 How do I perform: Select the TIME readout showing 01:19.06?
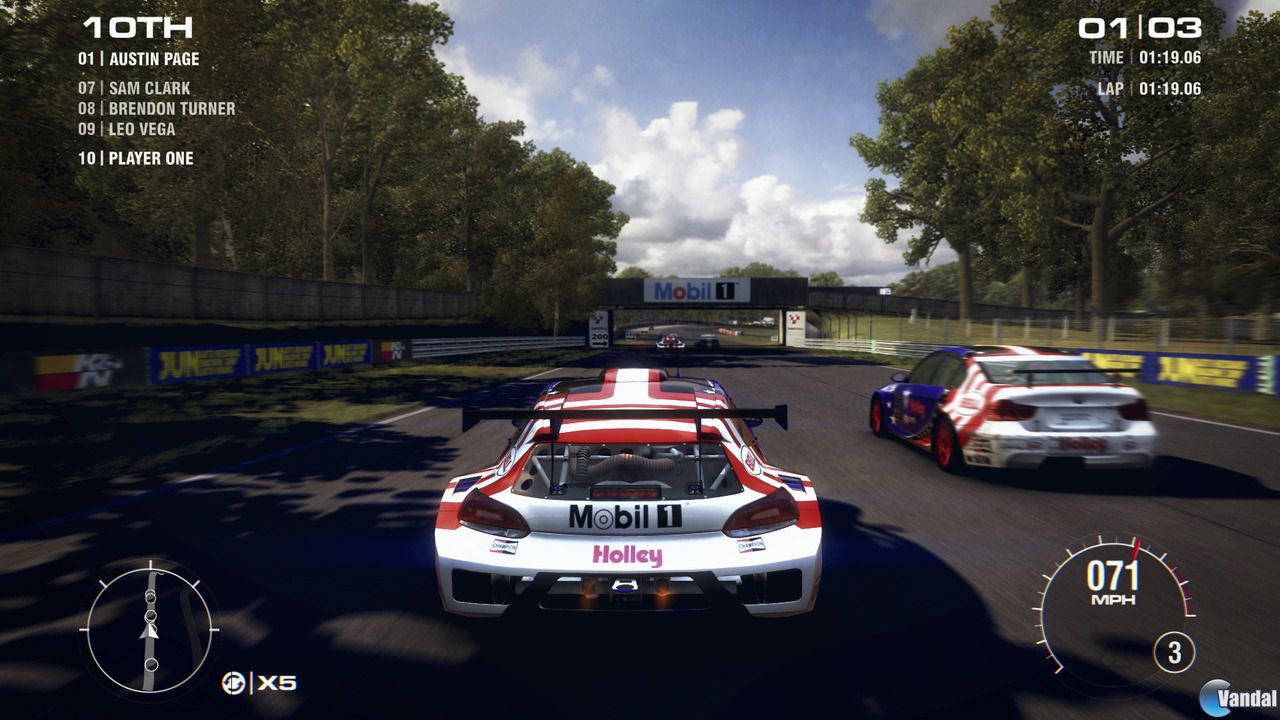pos(1145,59)
